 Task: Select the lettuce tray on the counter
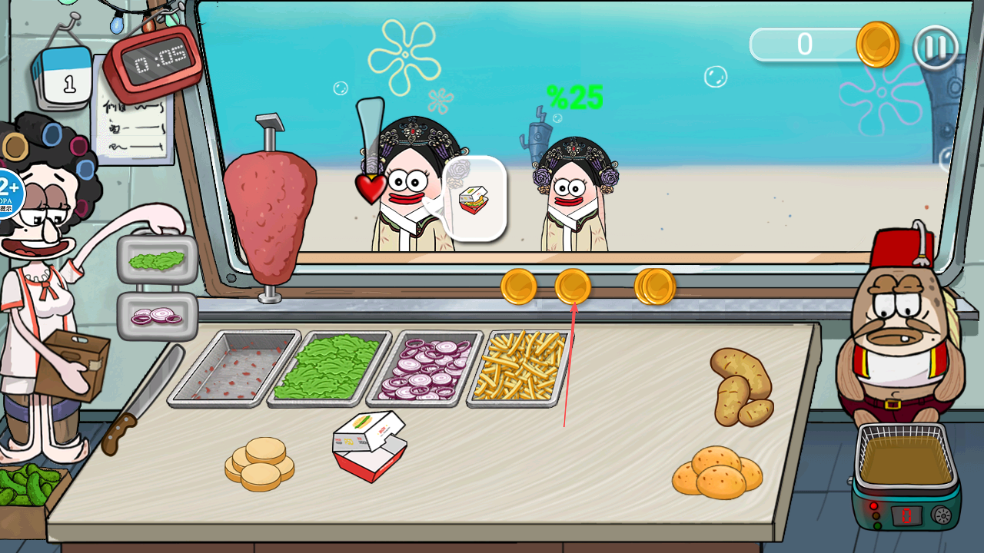point(327,368)
